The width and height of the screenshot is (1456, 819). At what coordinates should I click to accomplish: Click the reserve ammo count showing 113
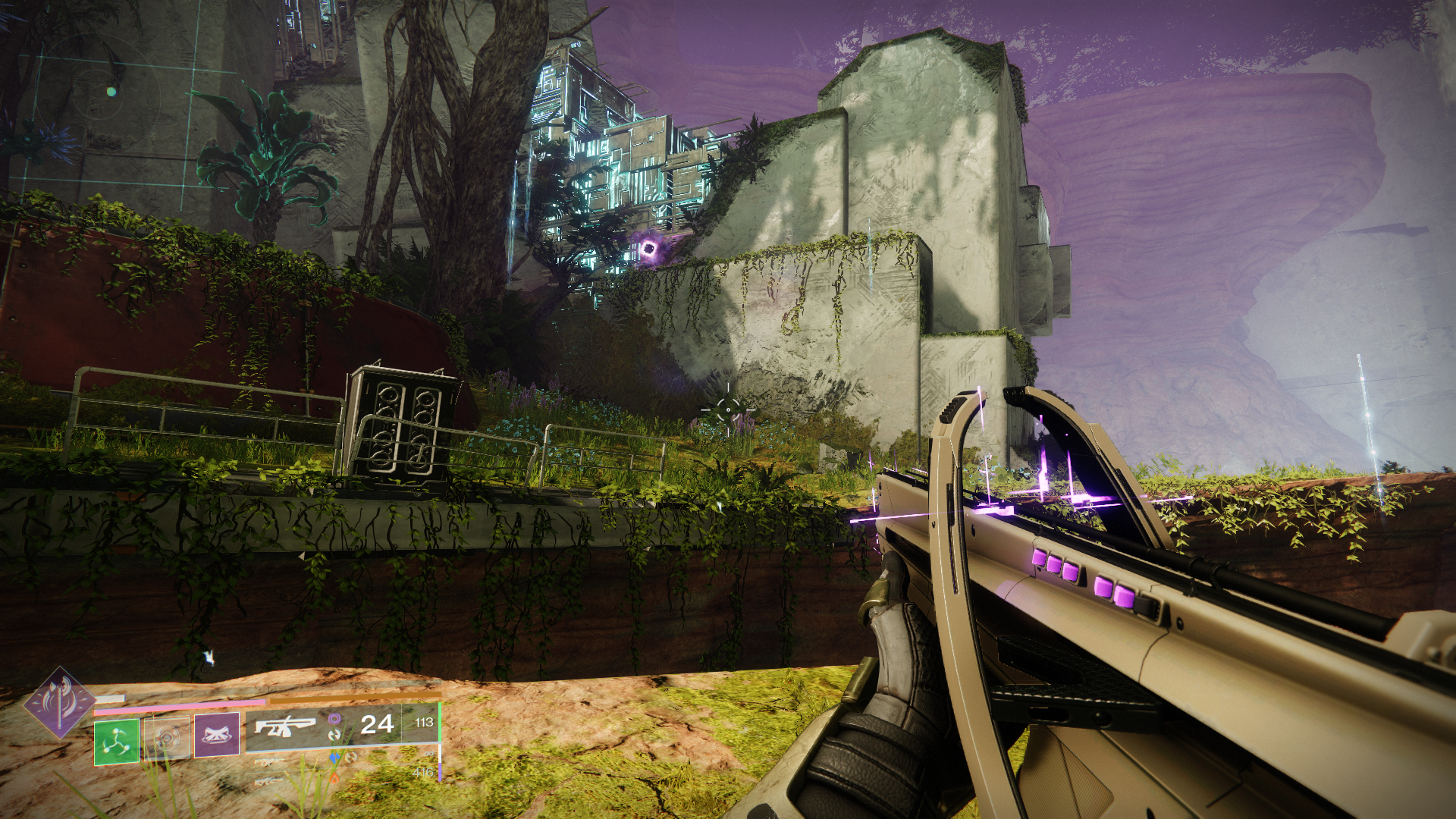[423, 721]
